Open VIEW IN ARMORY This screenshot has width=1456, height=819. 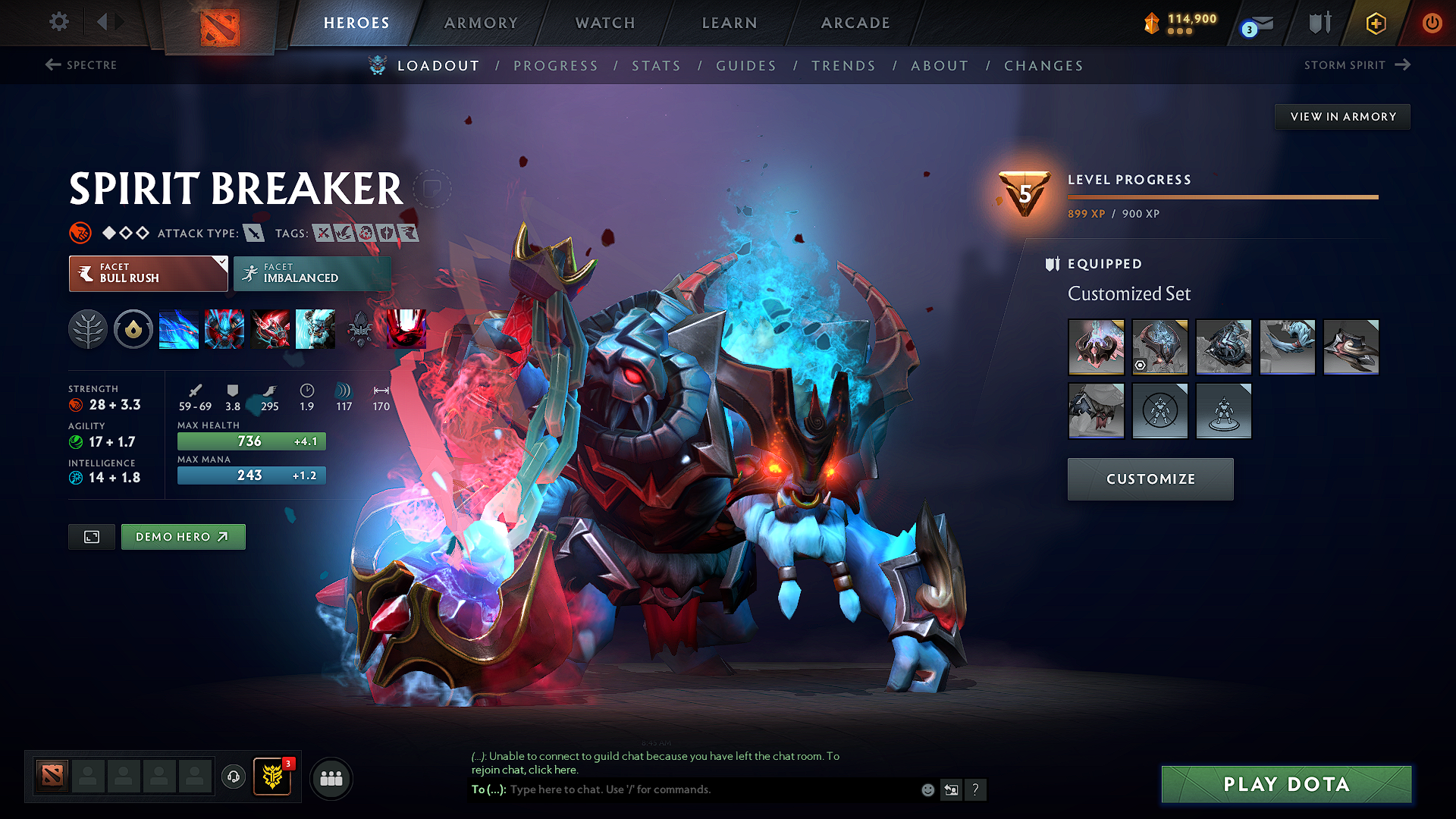click(1342, 116)
